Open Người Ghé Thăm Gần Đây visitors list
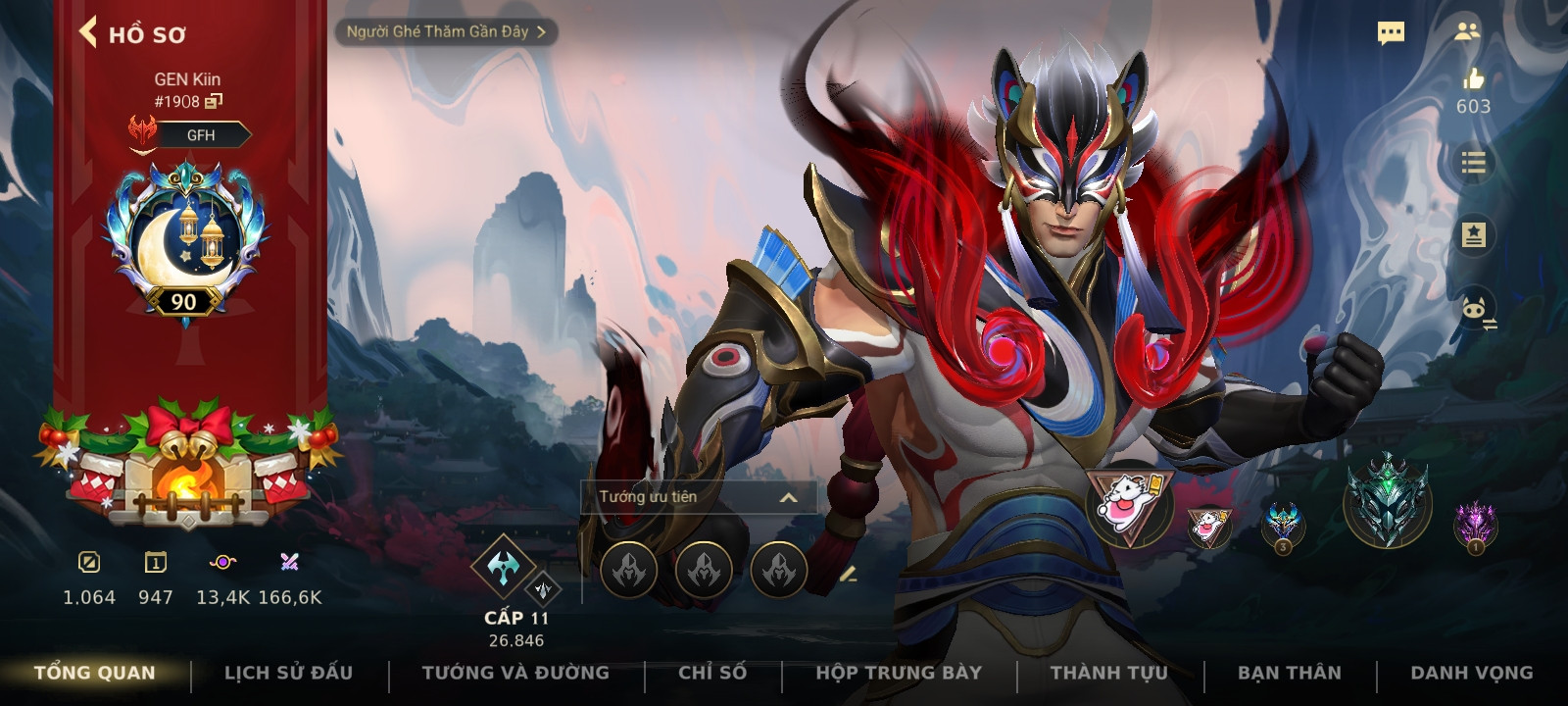Screen dimensions: 1568x706 pyautogui.click(x=446, y=31)
